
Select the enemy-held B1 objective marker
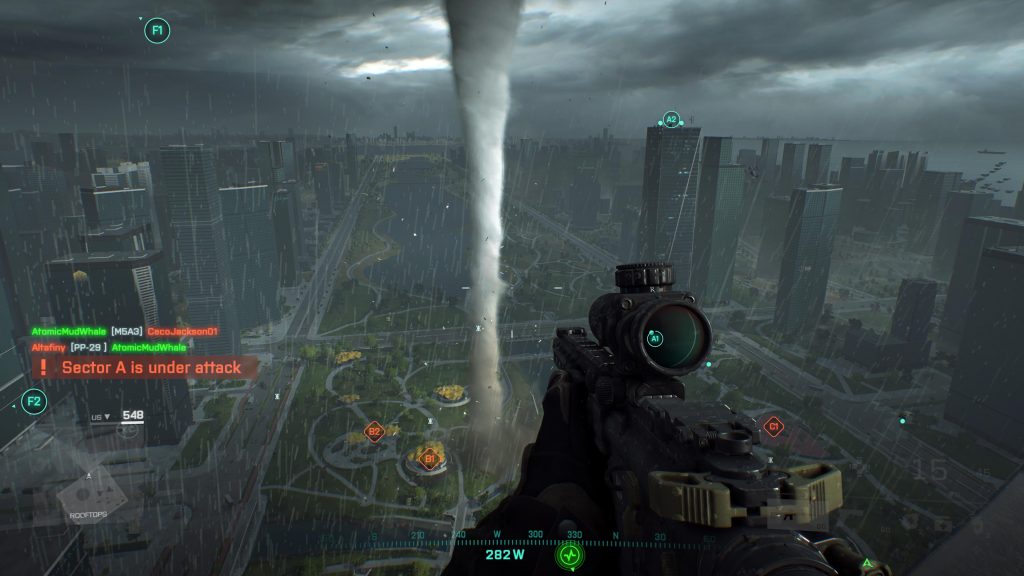pyautogui.click(x=430, y=459)
